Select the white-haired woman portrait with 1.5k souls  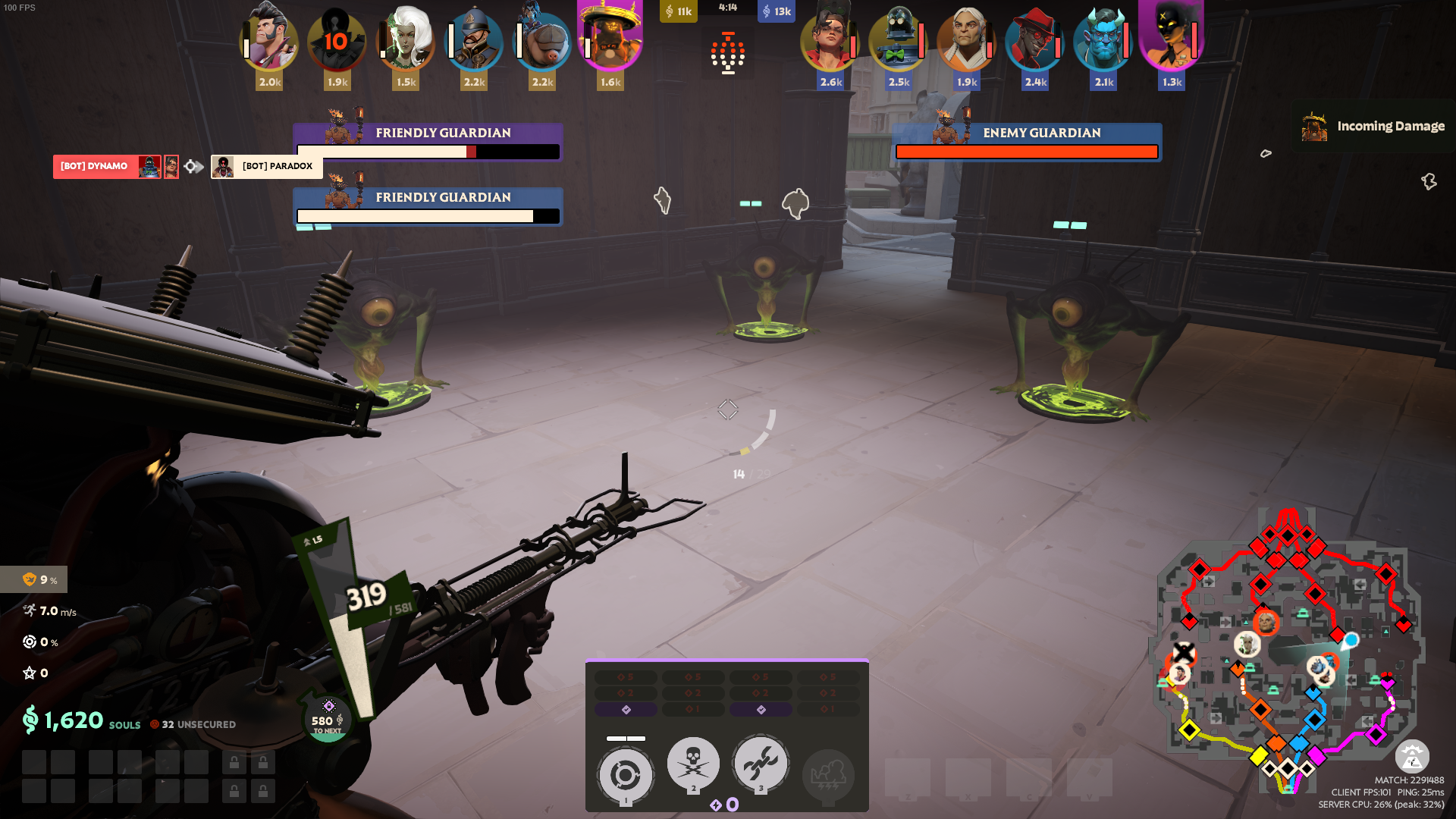pos(406,39)
